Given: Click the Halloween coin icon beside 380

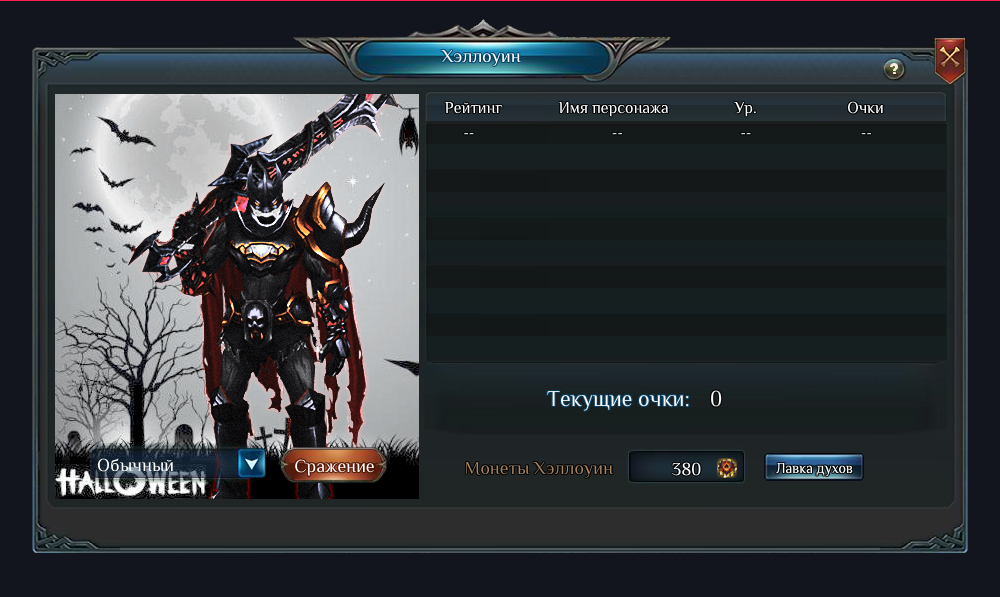Looking at the screenshot, I should click(x=726, y=467).
